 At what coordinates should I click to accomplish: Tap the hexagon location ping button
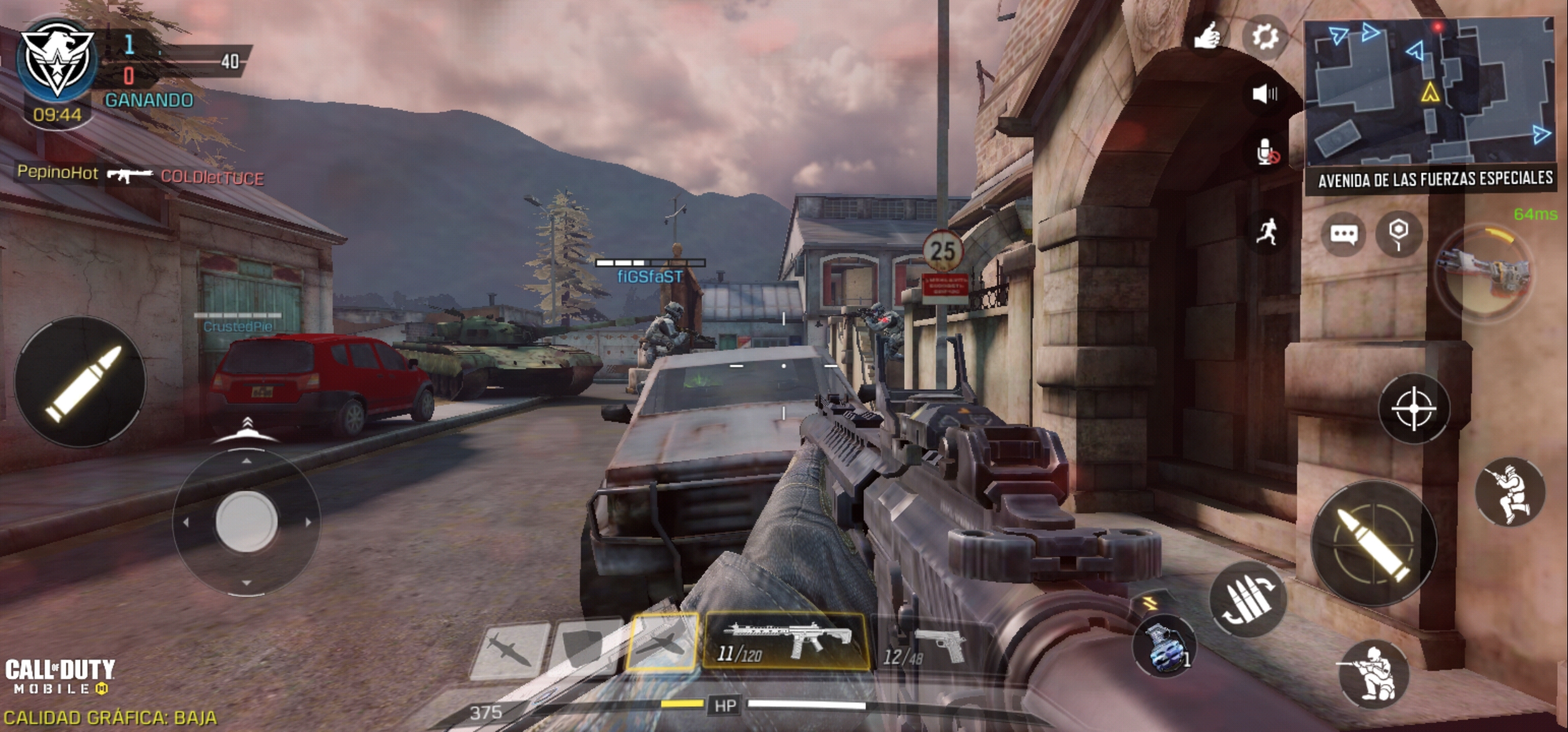[x=1398, y=234]
